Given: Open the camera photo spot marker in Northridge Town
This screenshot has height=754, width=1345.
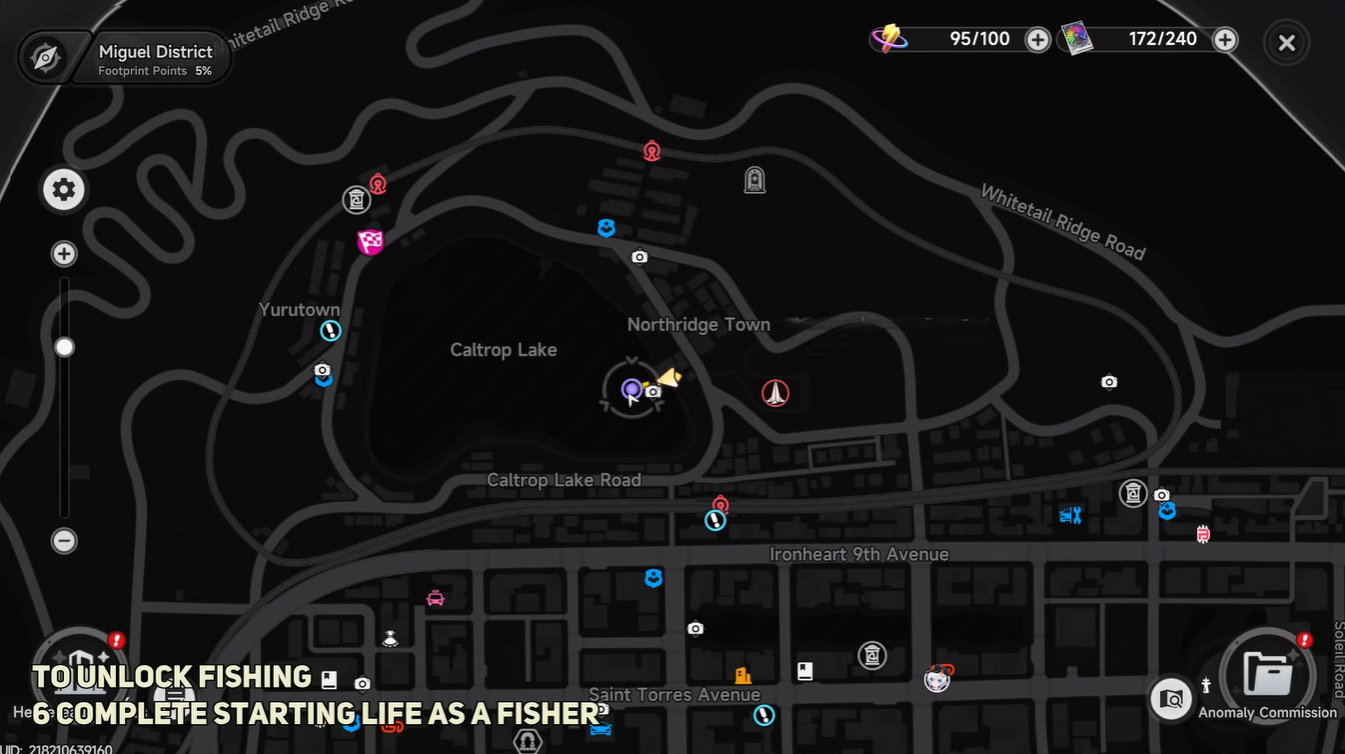Looking at the screenshot, I should pyautogui.click(x=640, y=257).
